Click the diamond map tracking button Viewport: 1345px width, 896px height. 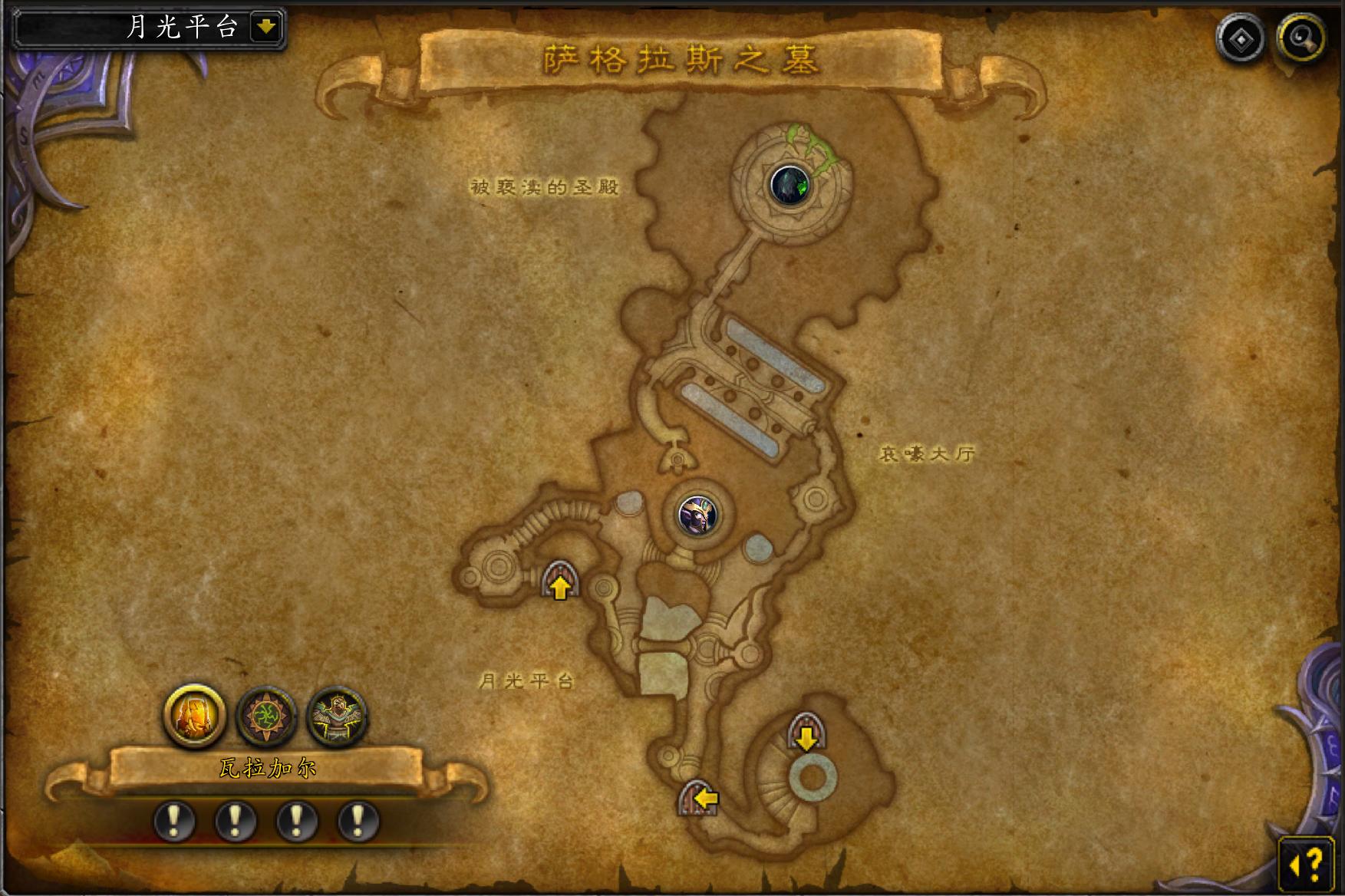click(1241, 38)
